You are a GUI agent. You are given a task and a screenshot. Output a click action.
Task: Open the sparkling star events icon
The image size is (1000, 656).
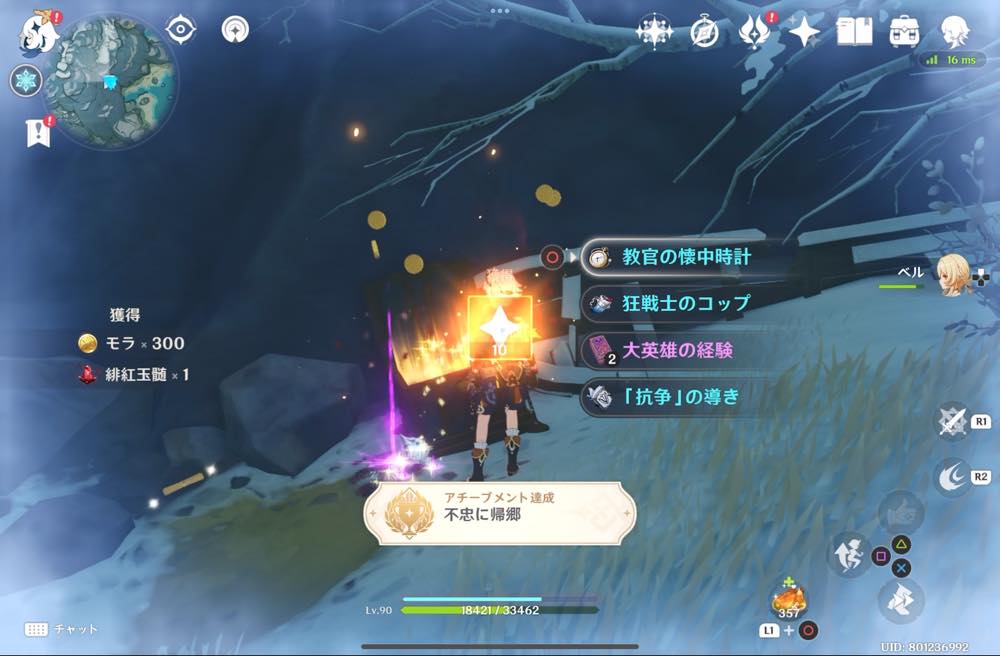coord(654,32)
